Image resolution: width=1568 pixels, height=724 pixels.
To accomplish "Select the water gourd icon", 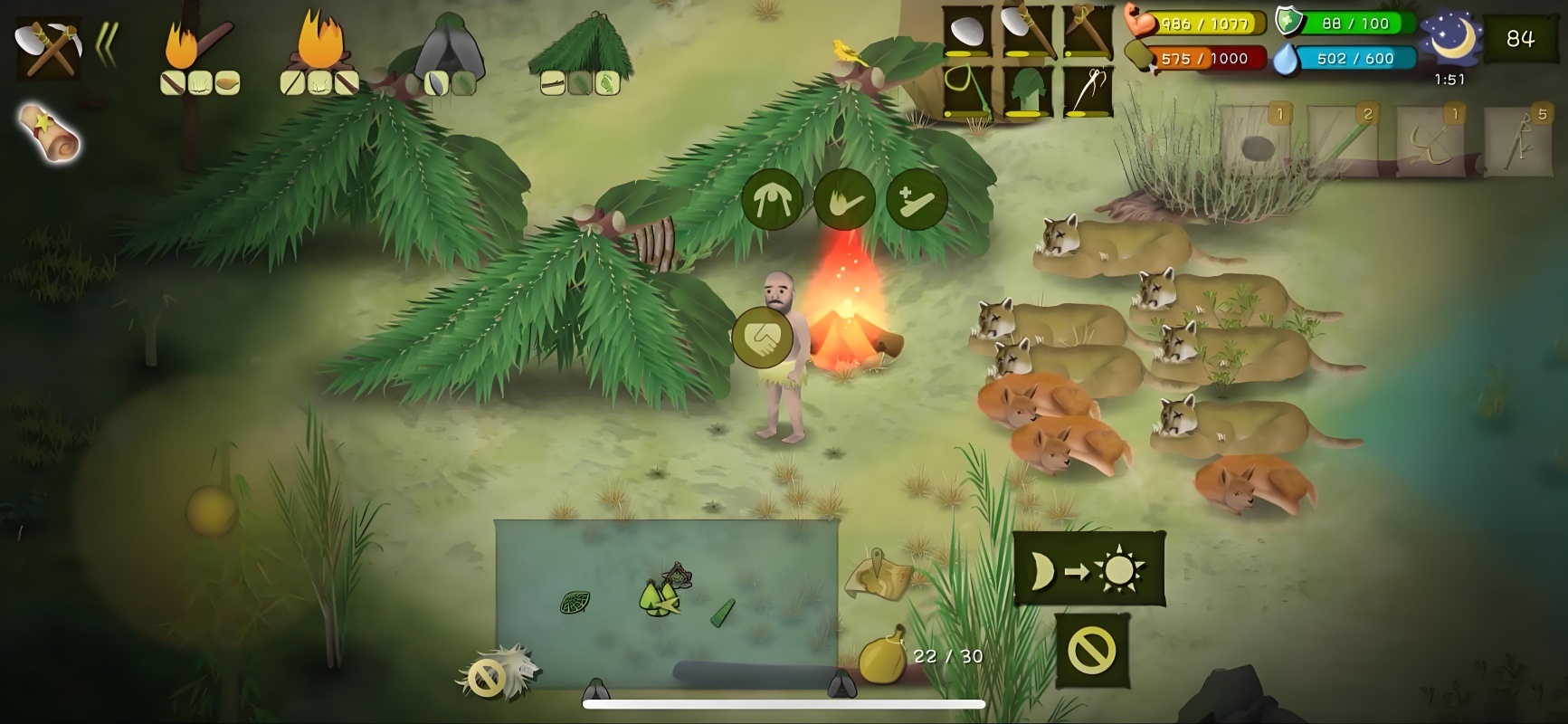I will 882,655.
